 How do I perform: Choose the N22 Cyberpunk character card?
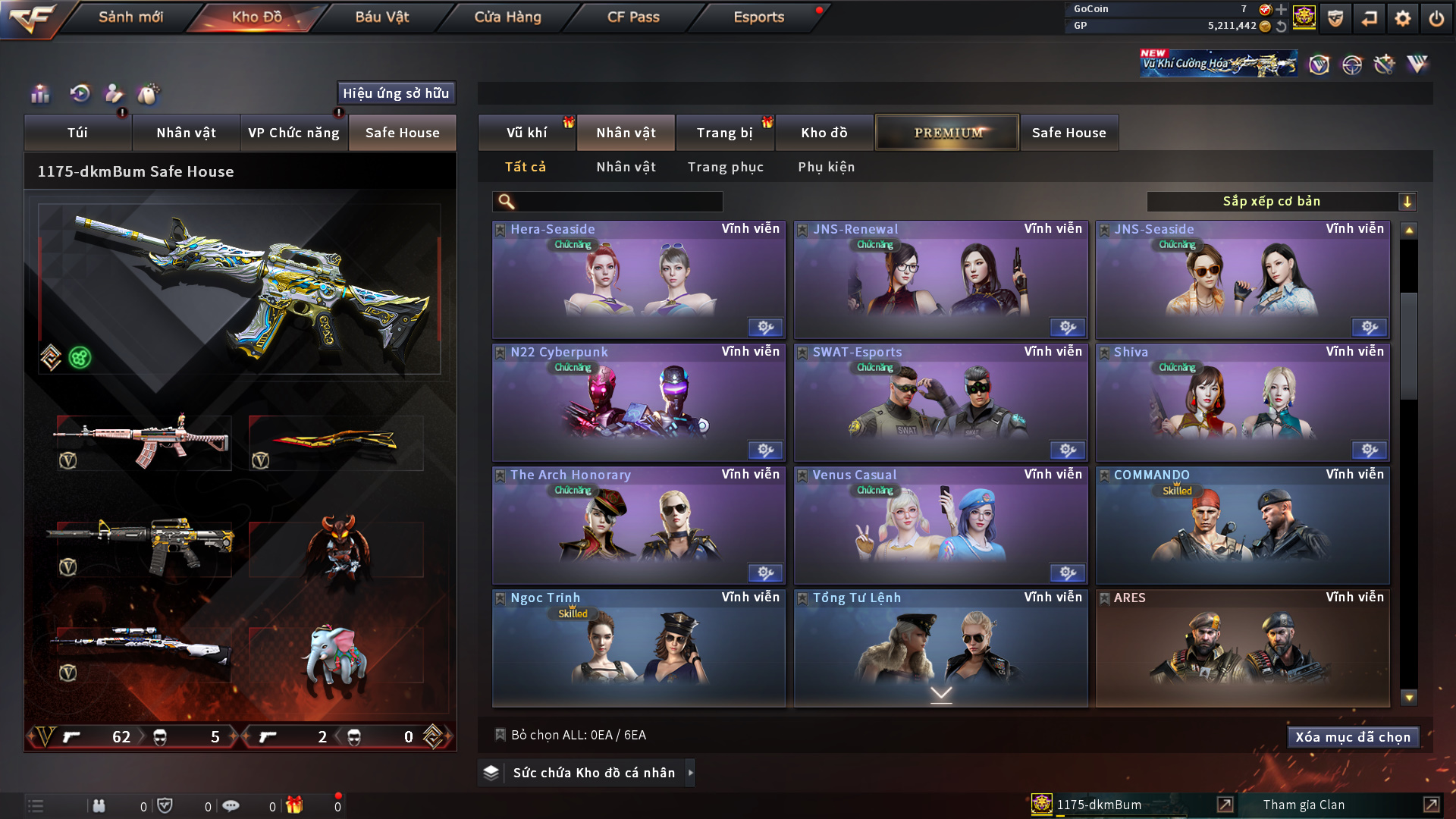[x=639, y=402]
